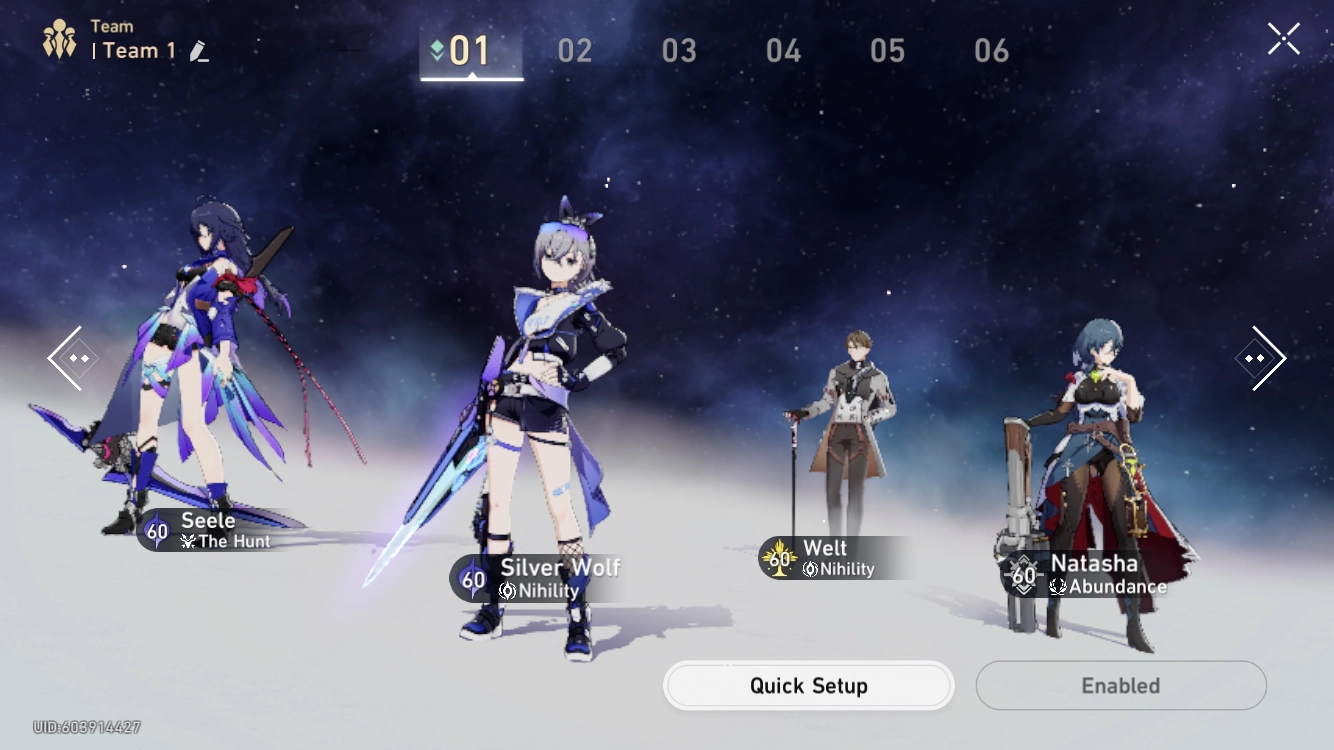The image size is (1334, 750).
Task: Click the Team 1 name label
Action: pyautogui.click(x=137, y=50)
